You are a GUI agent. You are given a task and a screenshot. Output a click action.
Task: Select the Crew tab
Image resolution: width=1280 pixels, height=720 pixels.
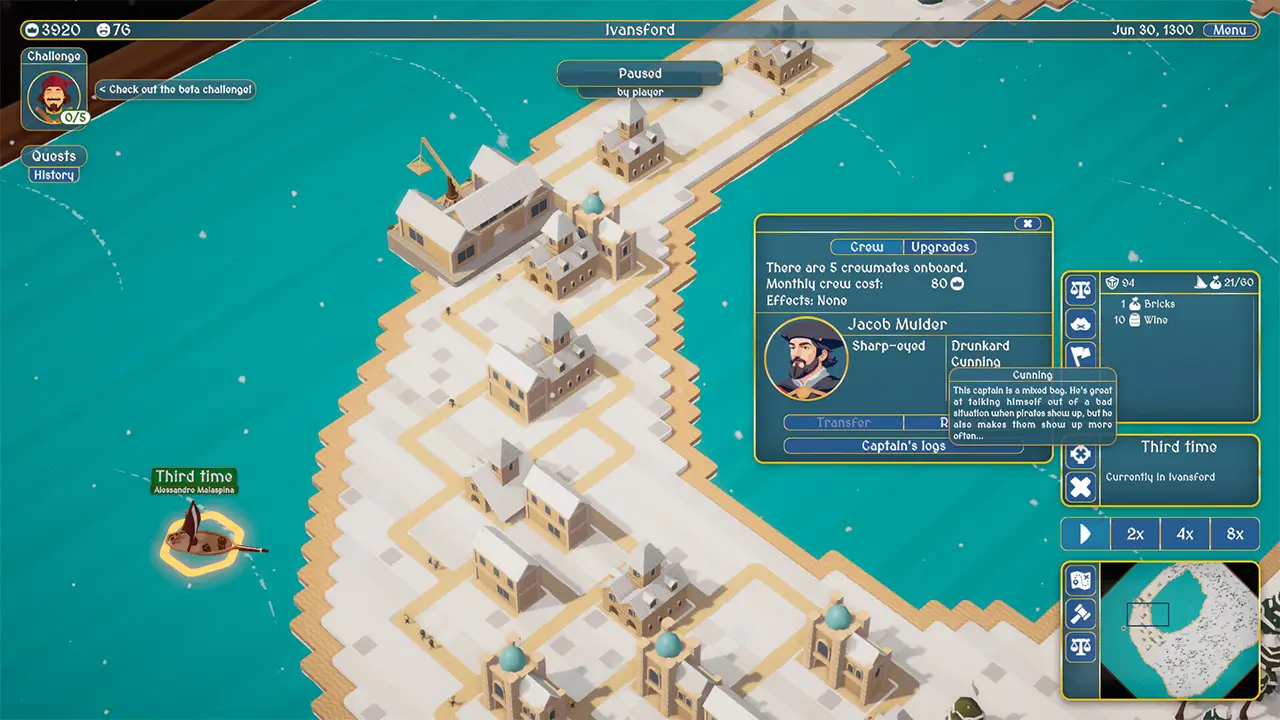click(867, 247)
